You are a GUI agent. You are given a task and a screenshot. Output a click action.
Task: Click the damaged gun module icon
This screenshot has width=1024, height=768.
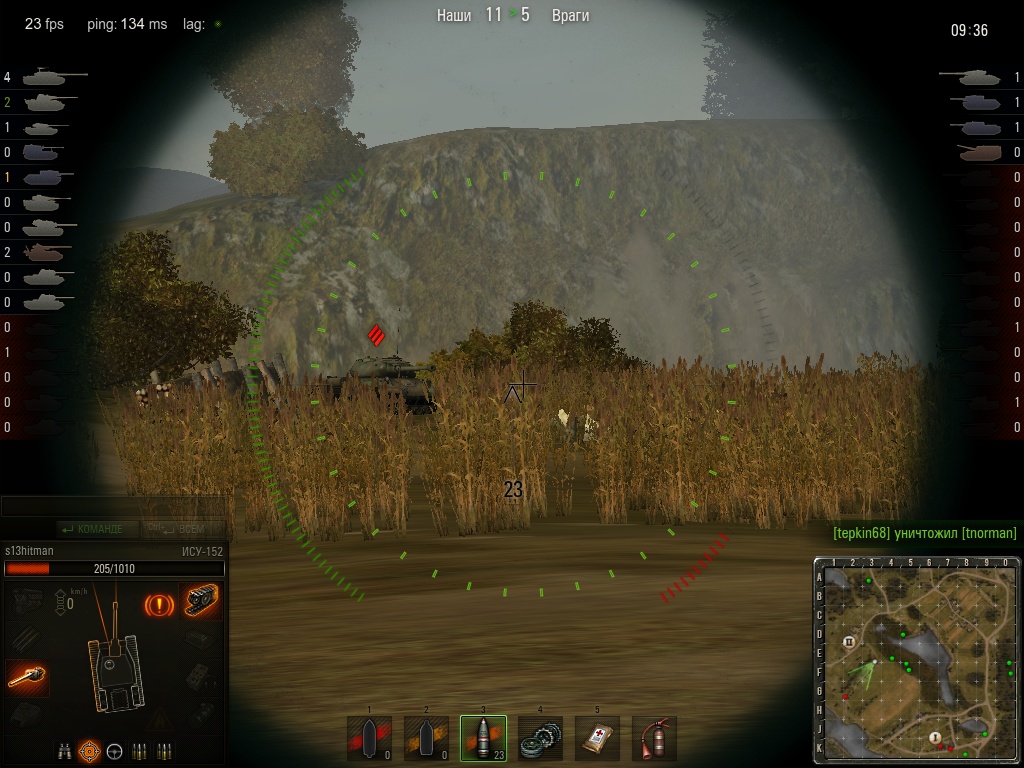point(27,678)
